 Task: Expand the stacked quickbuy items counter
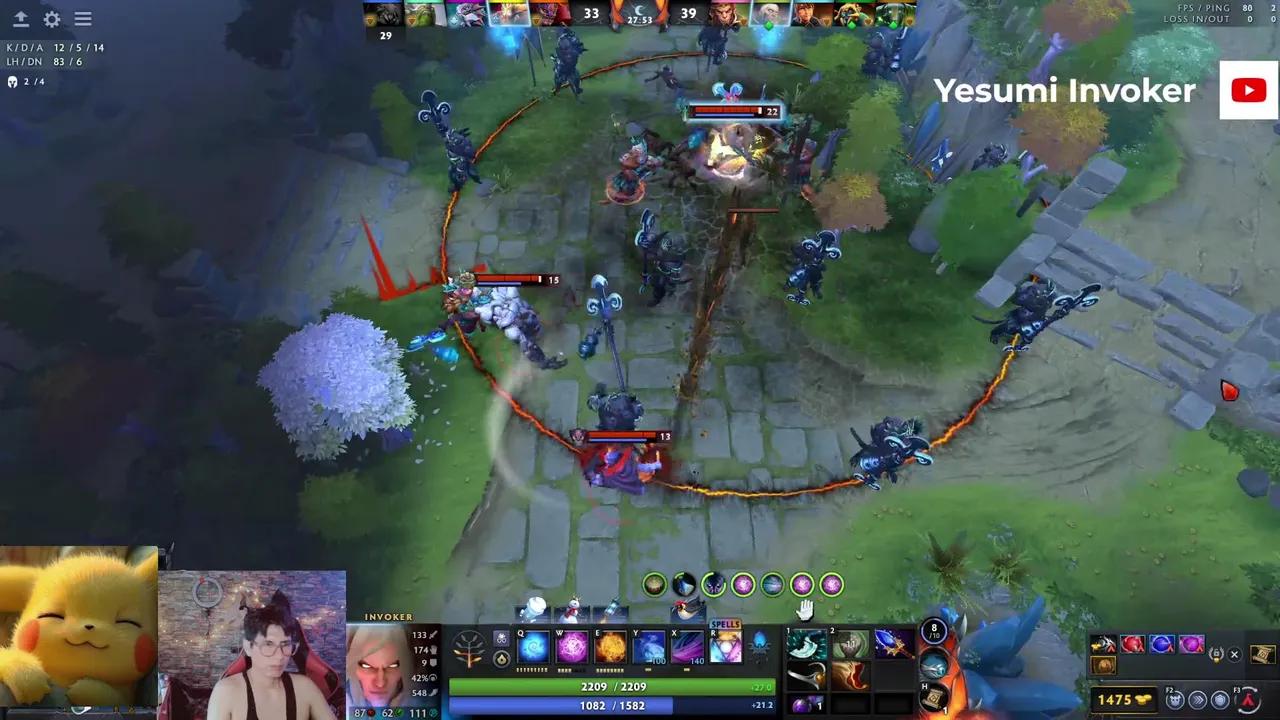pos(1217,654)
